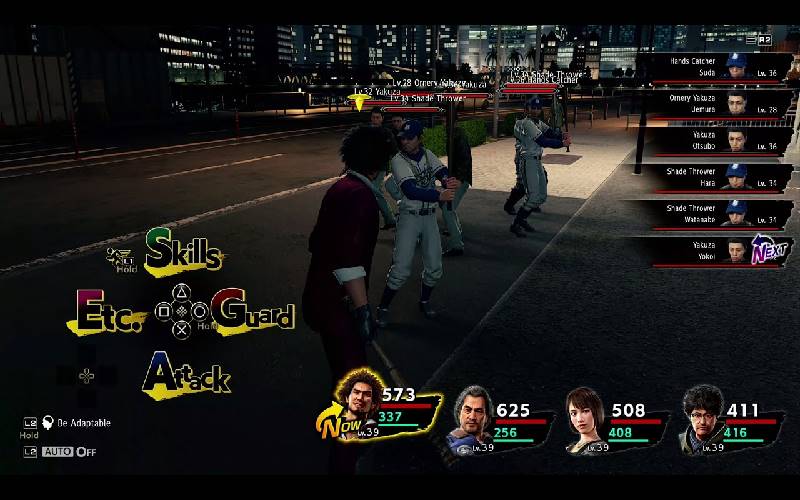The width and height of the screenshot is (800, 500).
Task: Choose Shade Thrower Watanabe's entry
Action: tap(712, 214)
